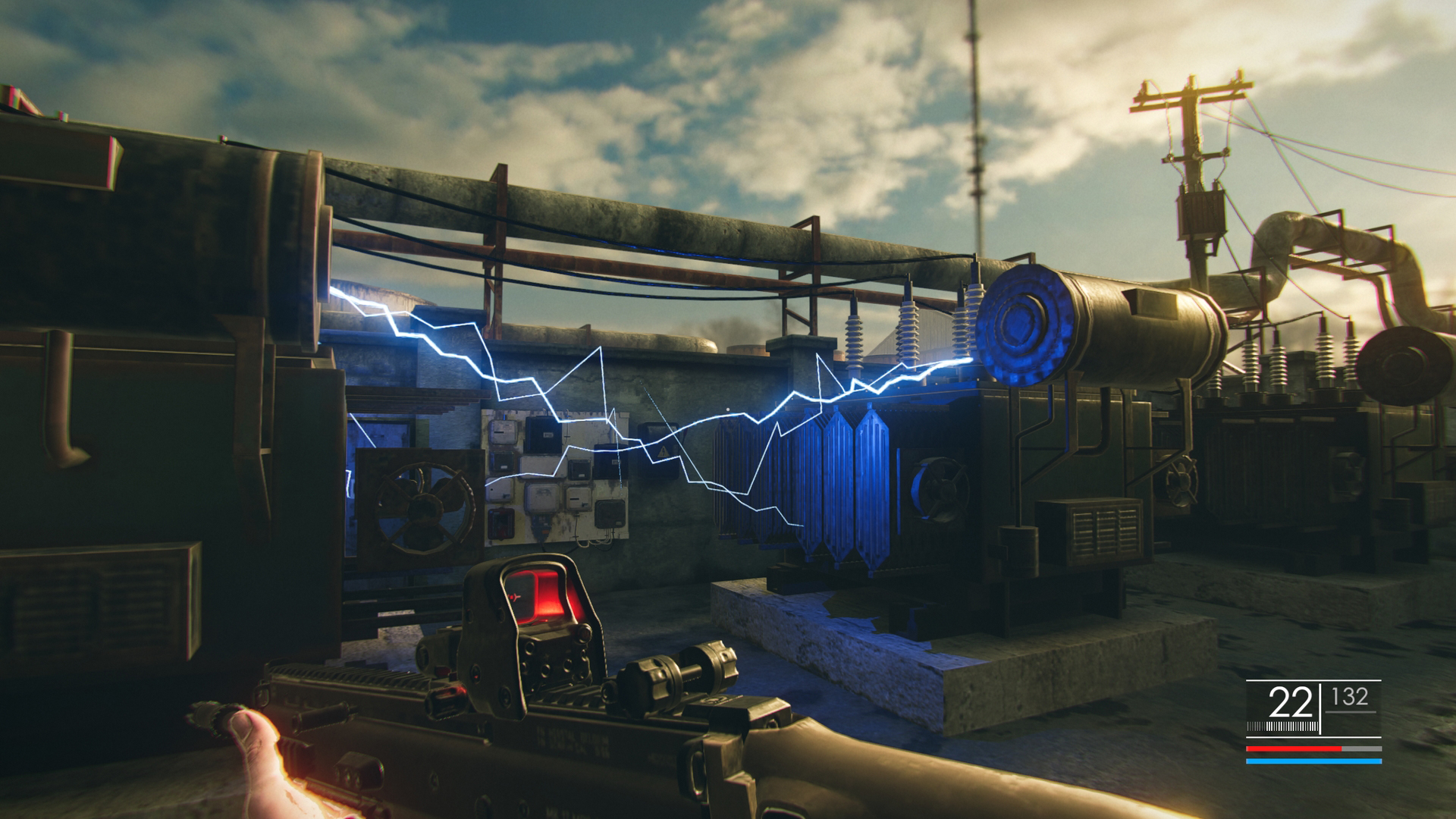This screenshot has width=1456, height=819.
Task: Click the red fuse box on the meter panel
Action: 500,524
